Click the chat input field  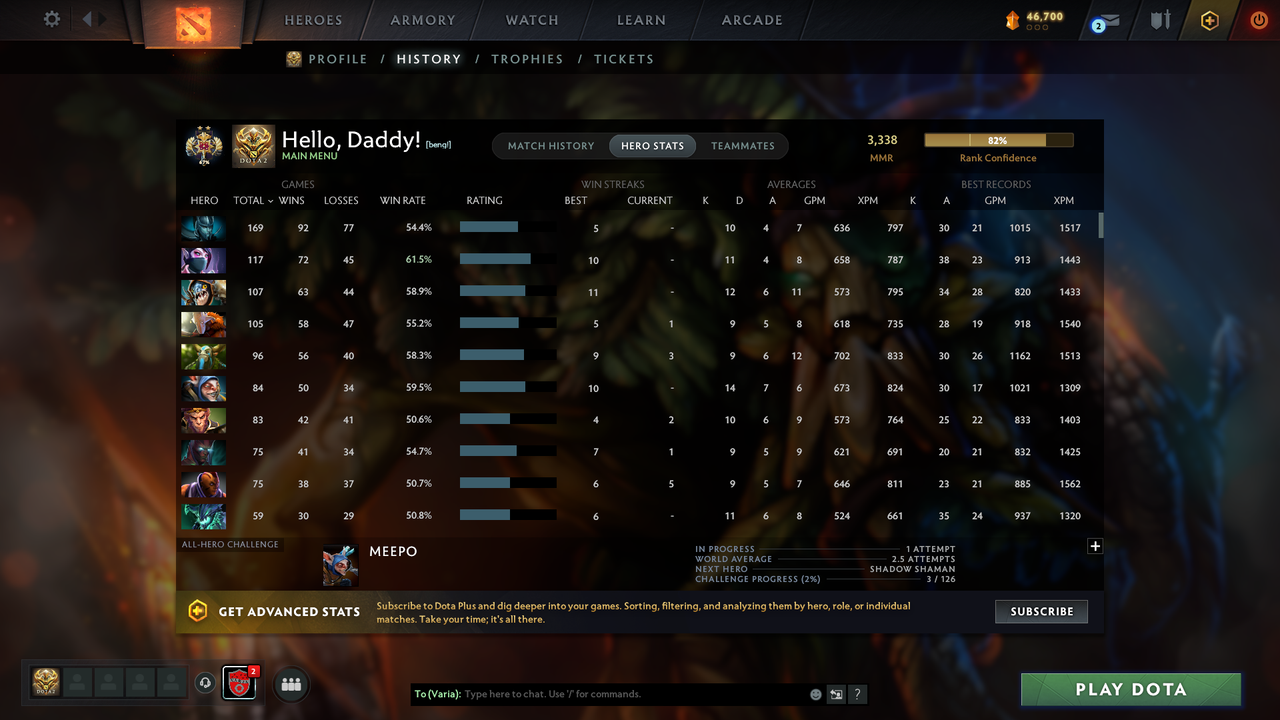(x=600, y=693)
